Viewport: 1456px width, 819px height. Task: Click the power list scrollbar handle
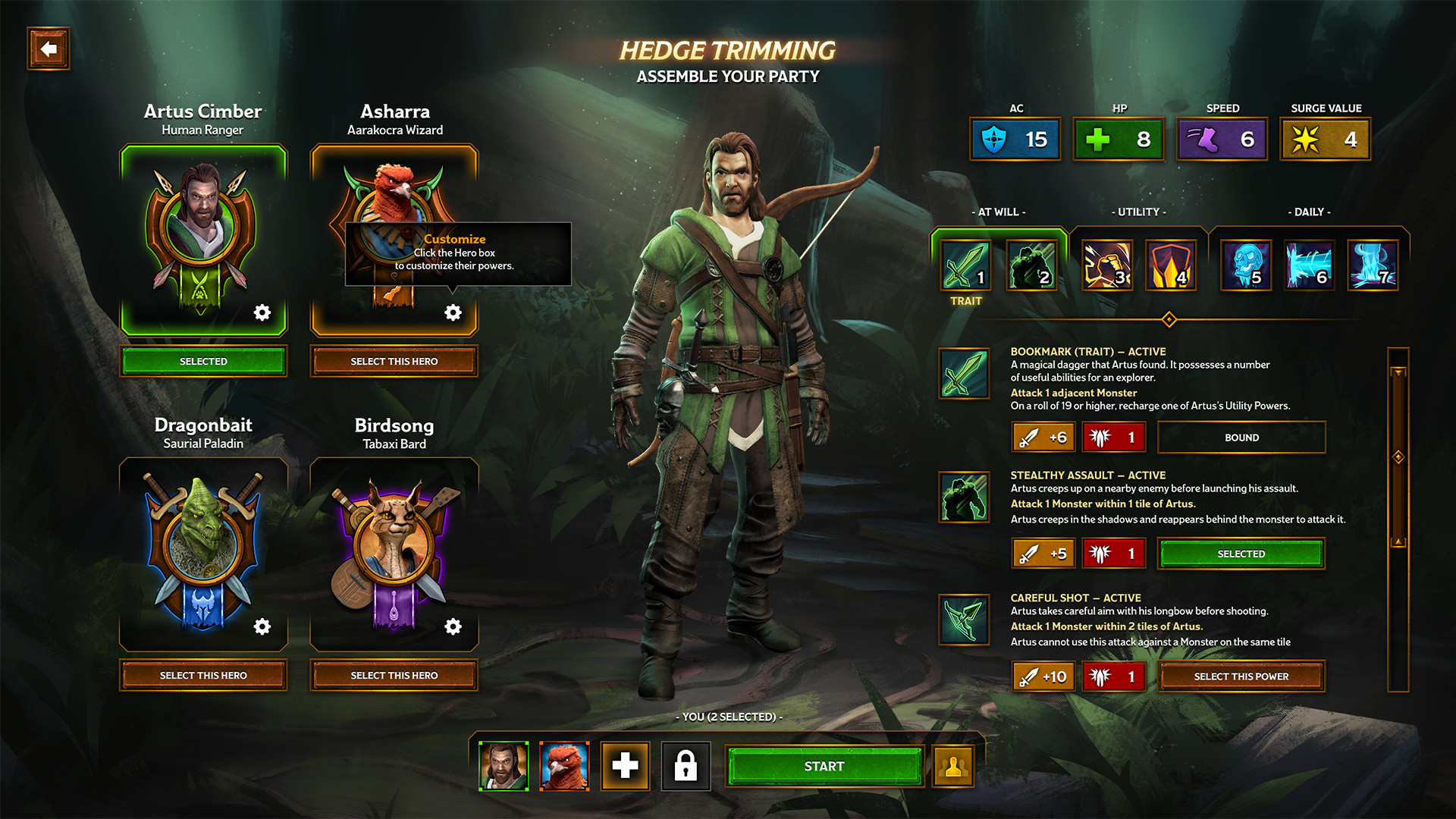click(1396, 455)
